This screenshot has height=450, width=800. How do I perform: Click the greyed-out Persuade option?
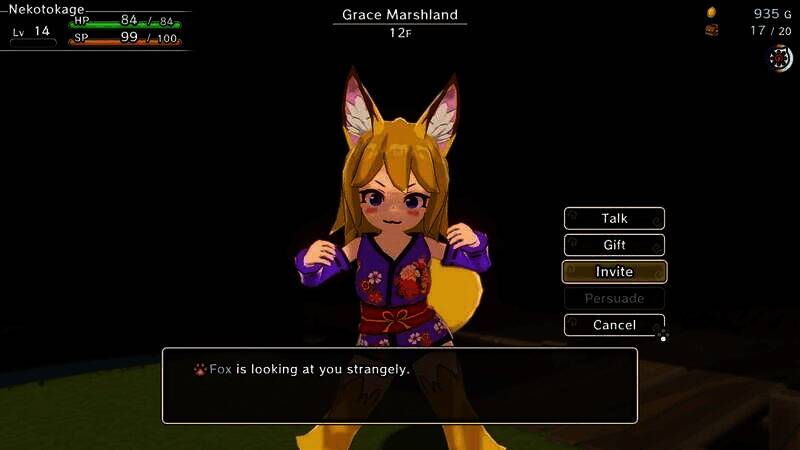(614, 298)
